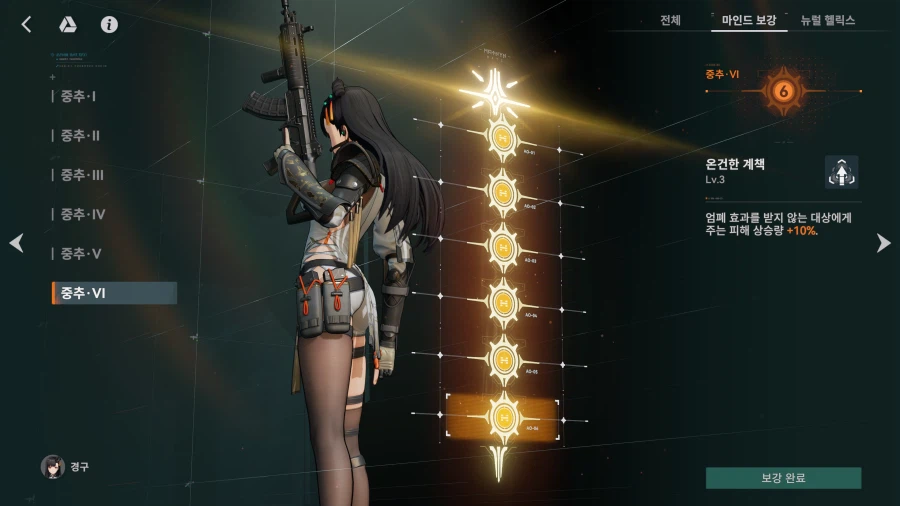
Task: Click the 온건한 계책 skill icon
Action: (841, 172)
